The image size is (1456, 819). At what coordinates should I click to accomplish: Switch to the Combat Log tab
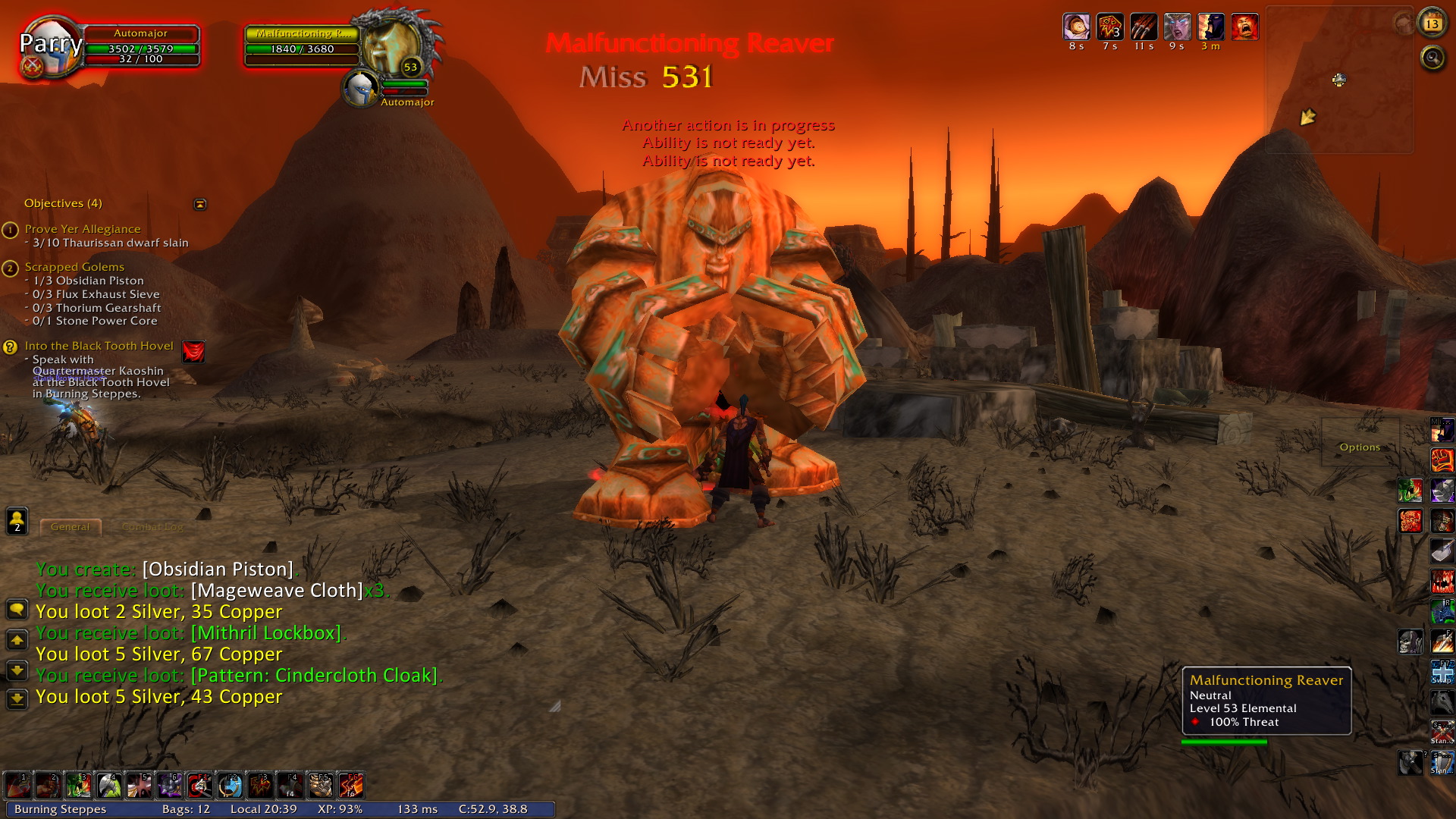point(152,526)
